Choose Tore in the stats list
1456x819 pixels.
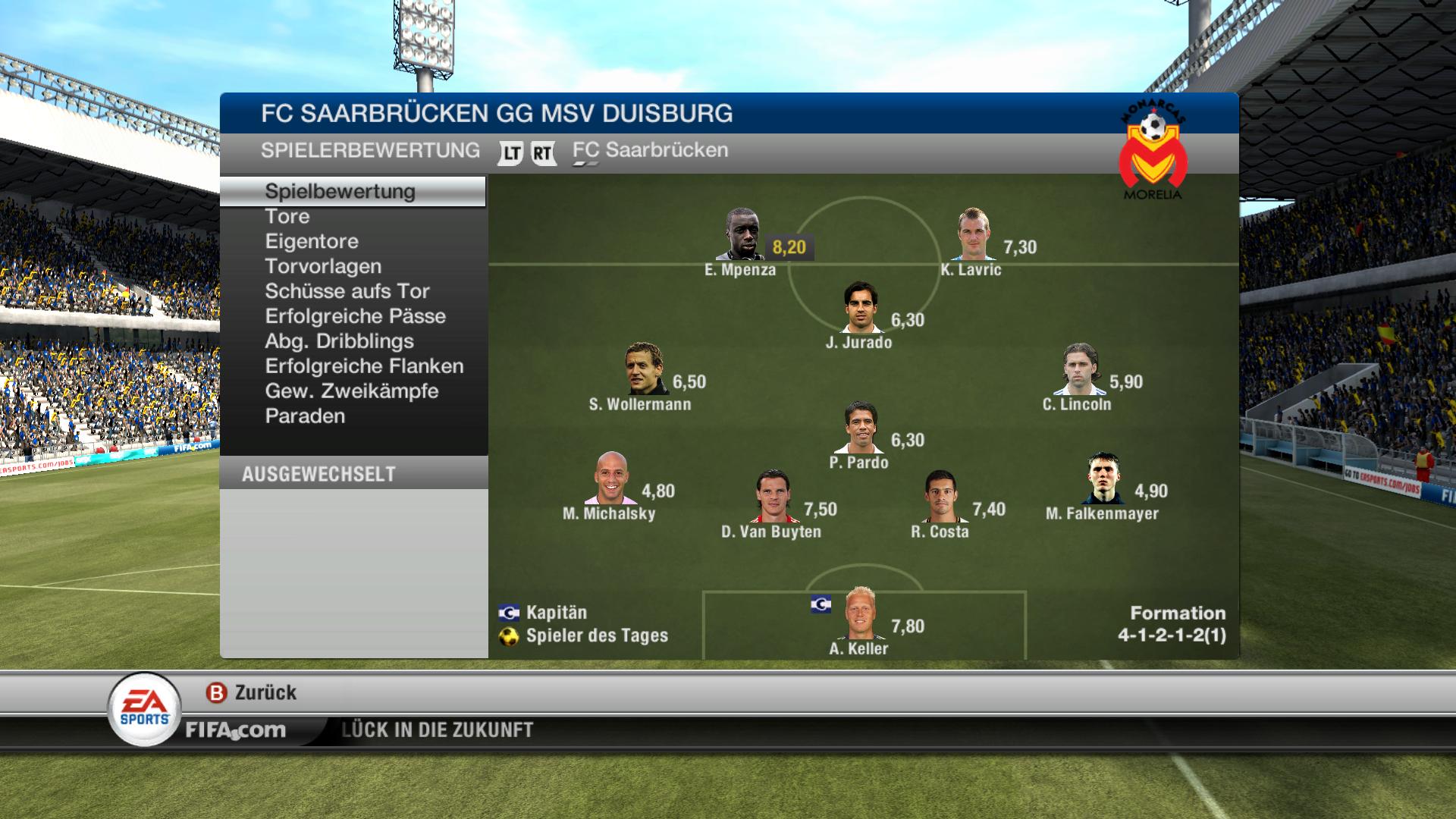[x=287, y=217]
